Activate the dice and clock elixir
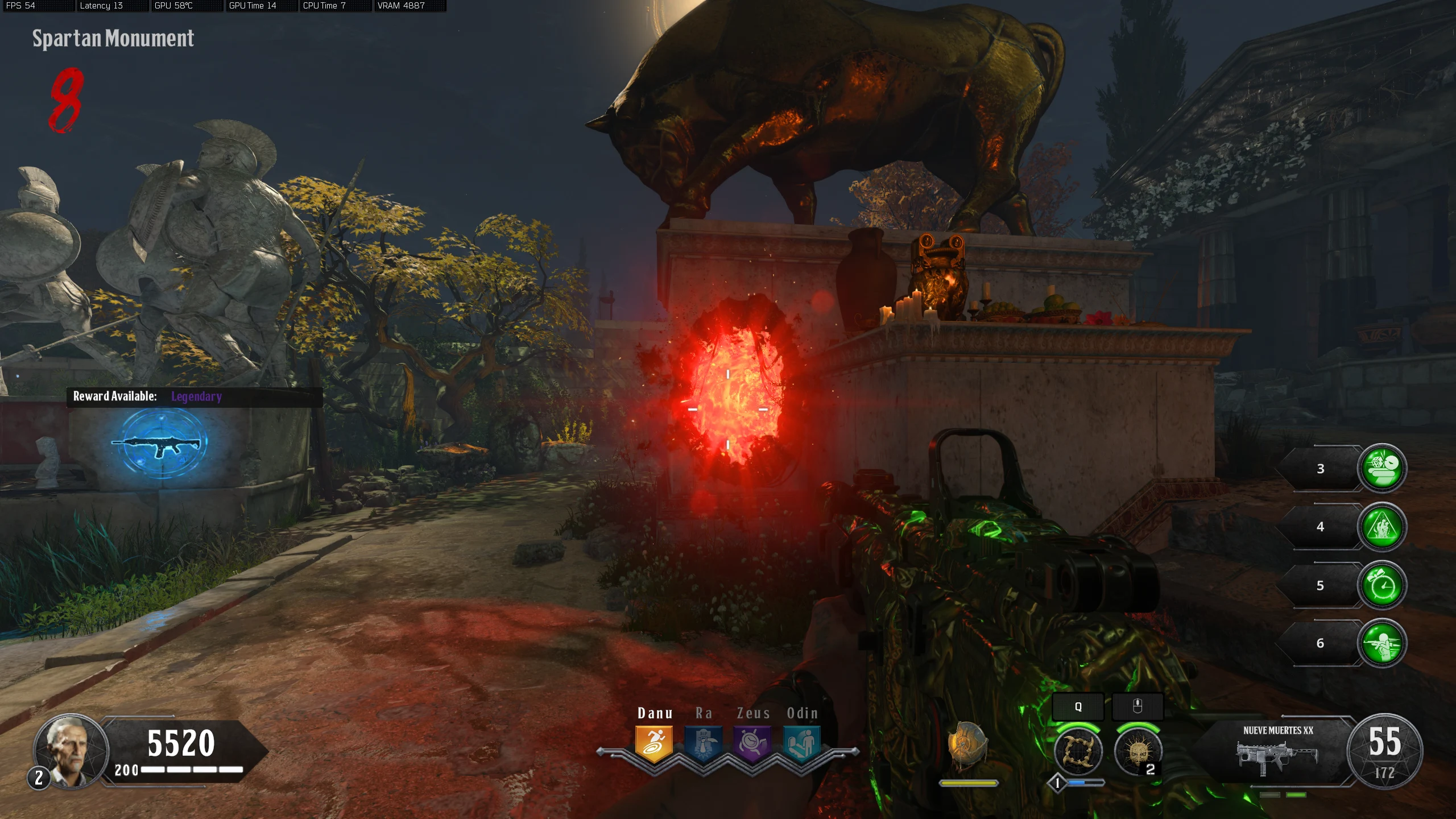Viewport: 1456px width, 819px height. [x=1382, y=468]
